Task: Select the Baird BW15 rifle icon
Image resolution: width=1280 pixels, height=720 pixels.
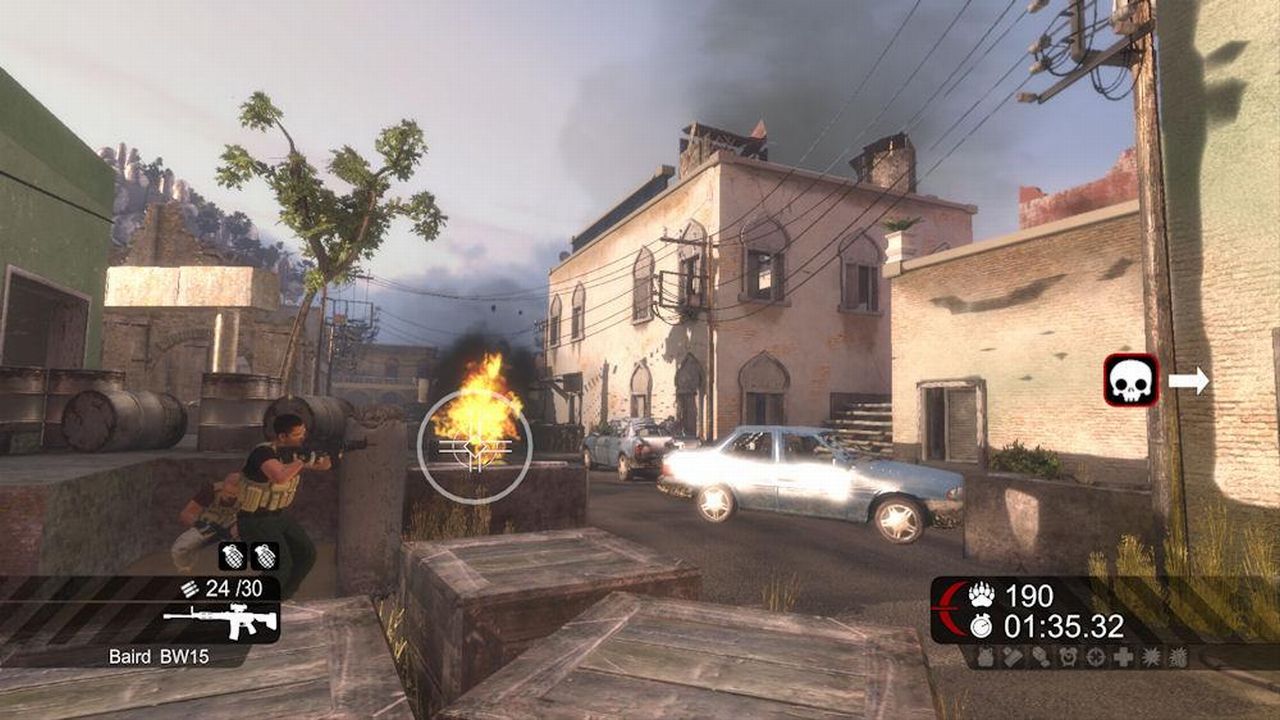Action: click(x=220, y=622)
